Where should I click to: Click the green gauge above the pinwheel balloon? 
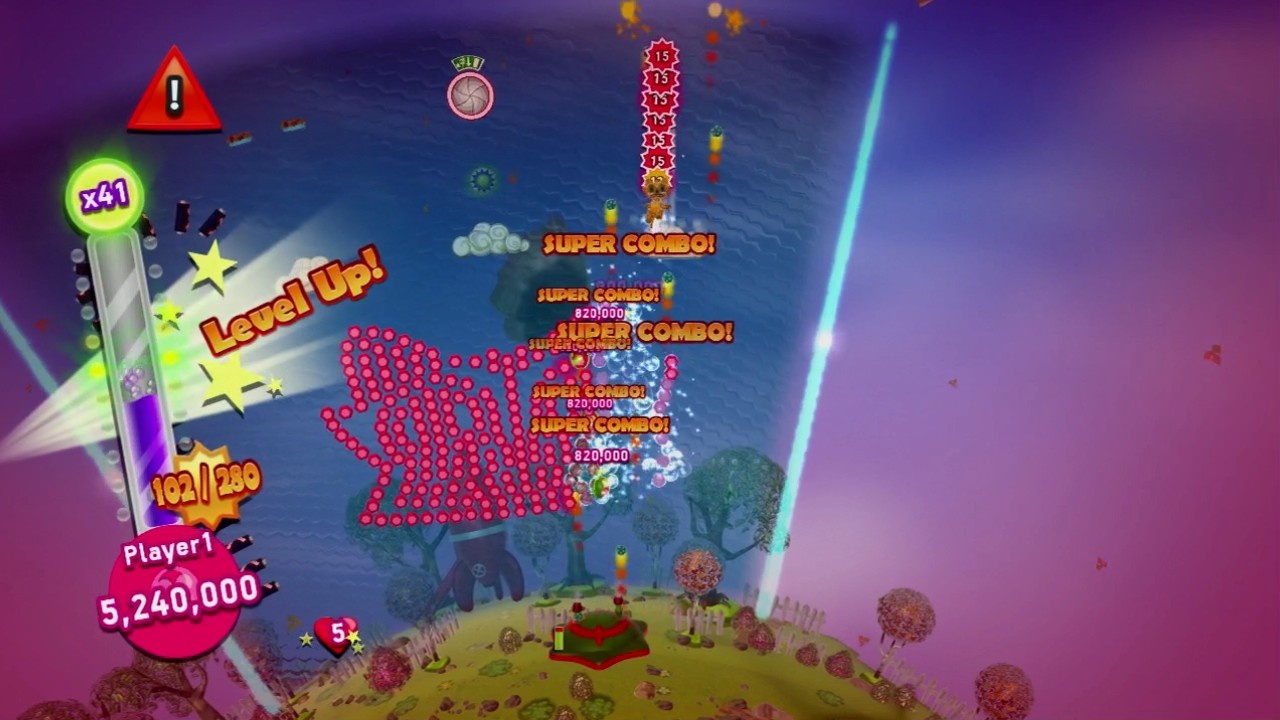pyautogui.click(x=467, y=60)
